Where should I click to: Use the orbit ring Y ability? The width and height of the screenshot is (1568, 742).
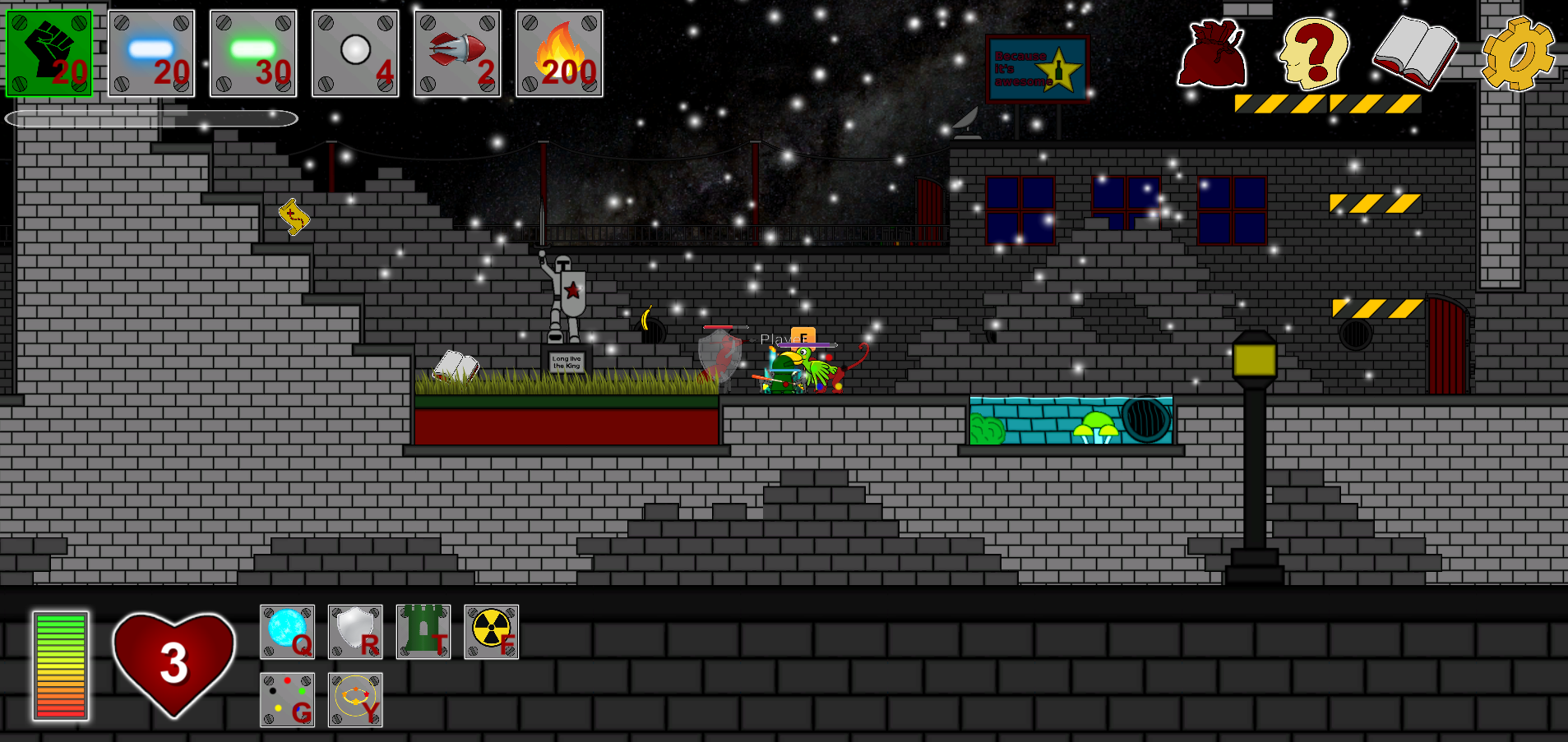pyautogui.click(x=355, y=699)
